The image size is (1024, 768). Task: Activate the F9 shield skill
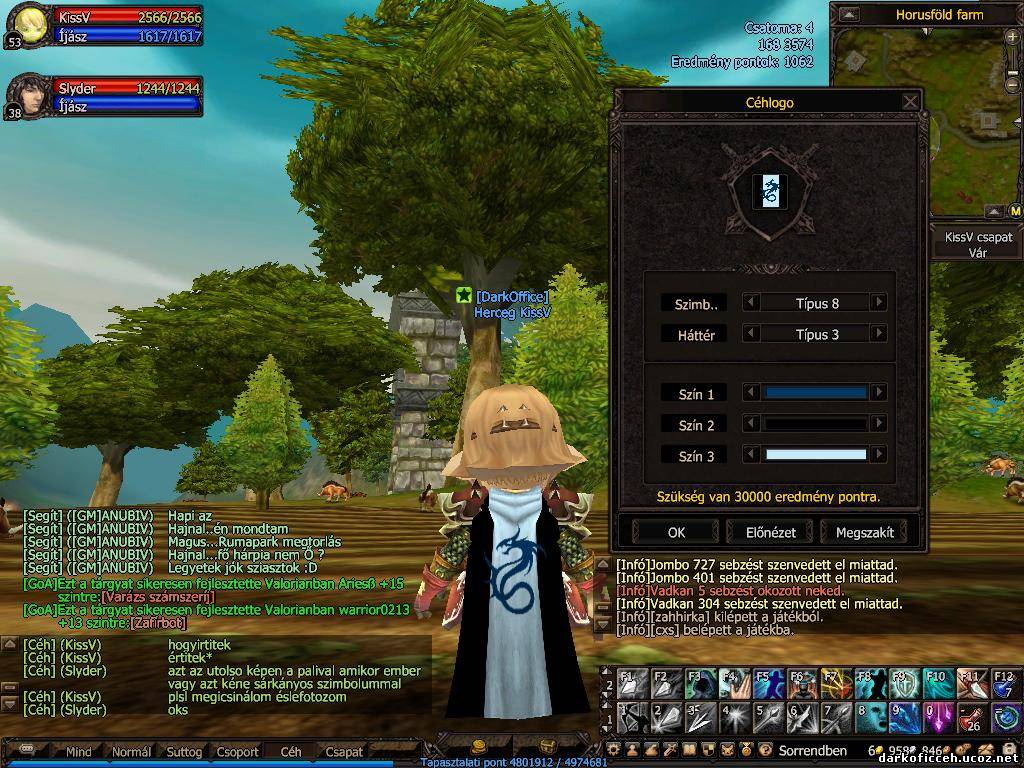904,683
